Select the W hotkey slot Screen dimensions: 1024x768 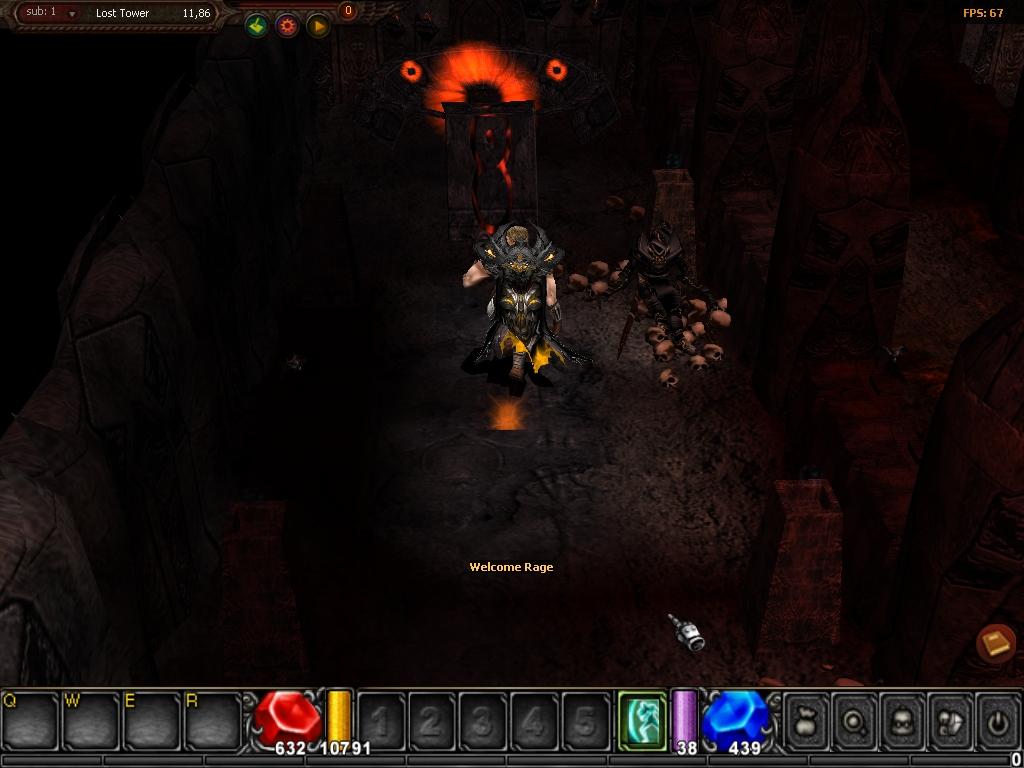[x=92, y=720]
